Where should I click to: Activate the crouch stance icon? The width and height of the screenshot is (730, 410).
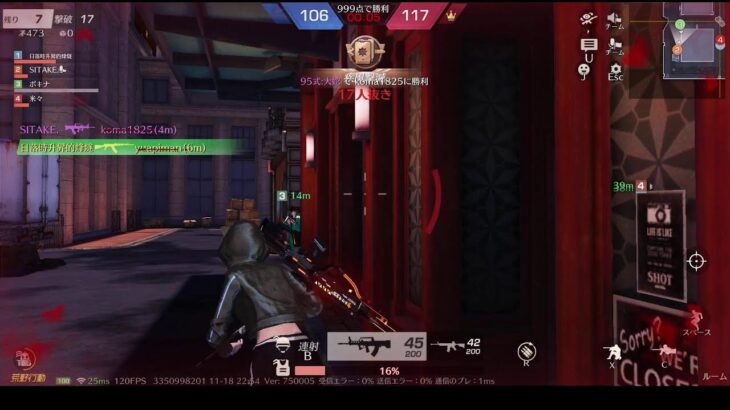point(611,351)
